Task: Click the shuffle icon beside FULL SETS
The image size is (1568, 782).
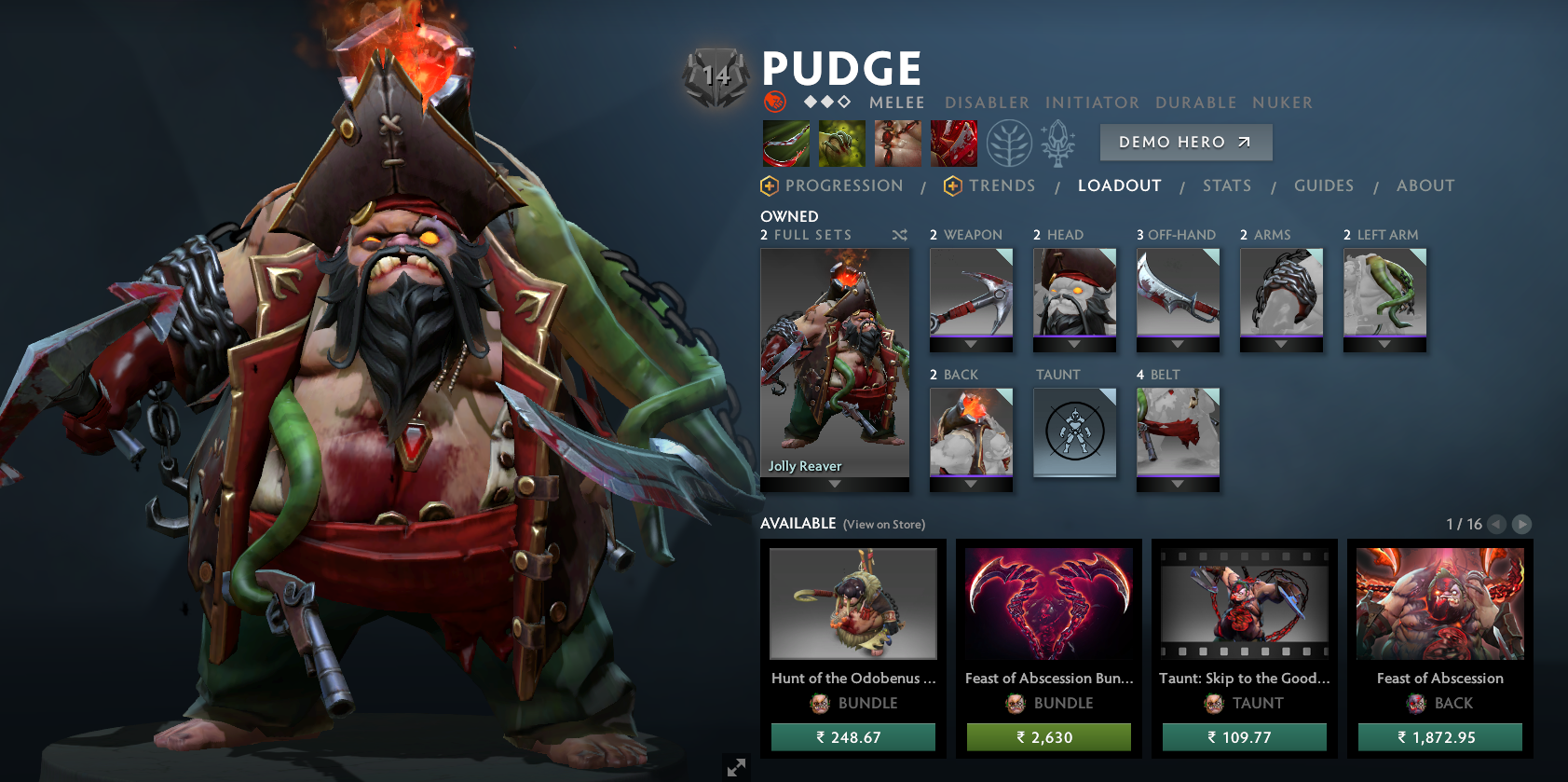Action: [x=899, y=235]
